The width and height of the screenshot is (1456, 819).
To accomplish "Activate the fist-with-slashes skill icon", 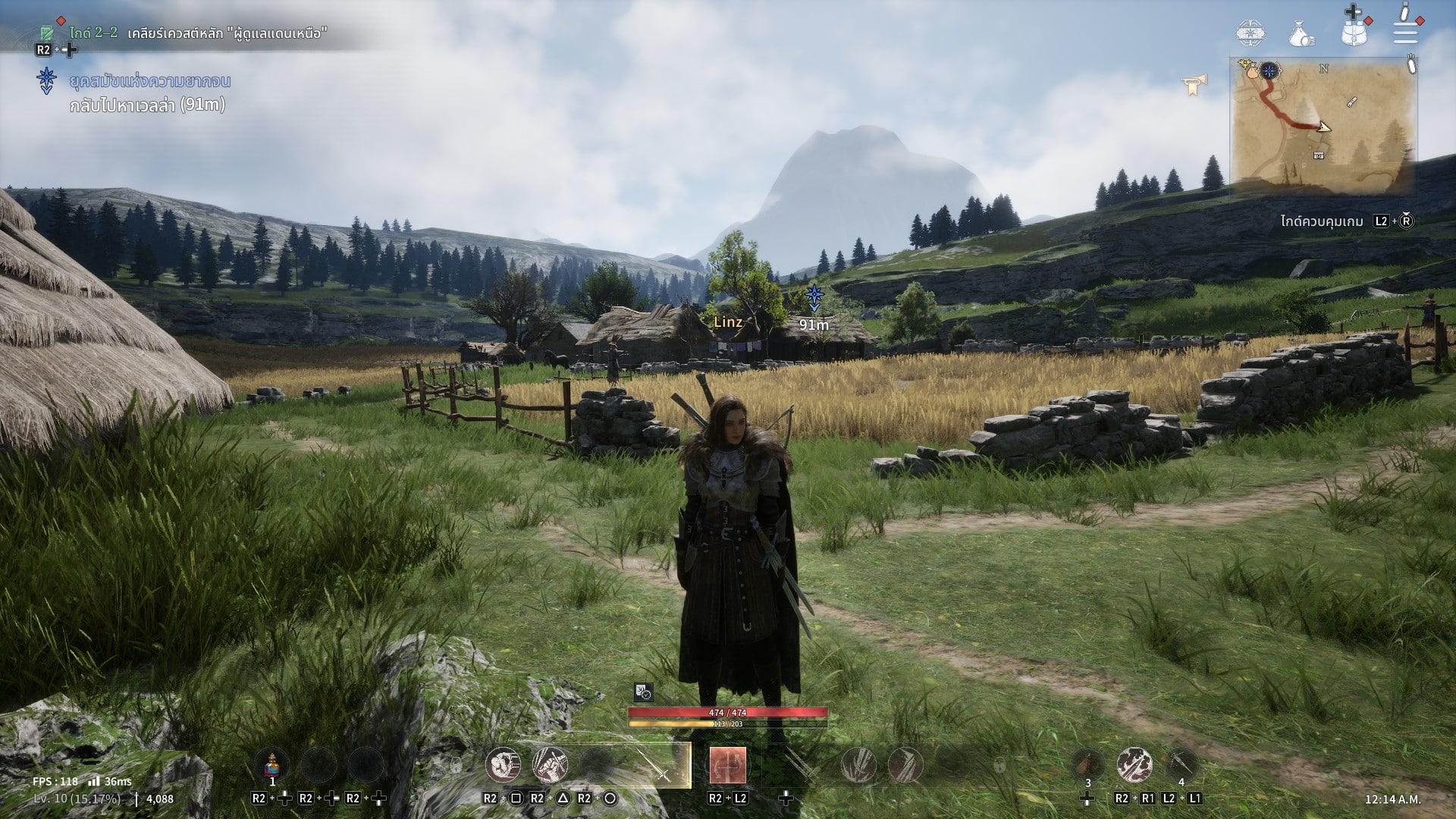I will [x=550, y=764].
